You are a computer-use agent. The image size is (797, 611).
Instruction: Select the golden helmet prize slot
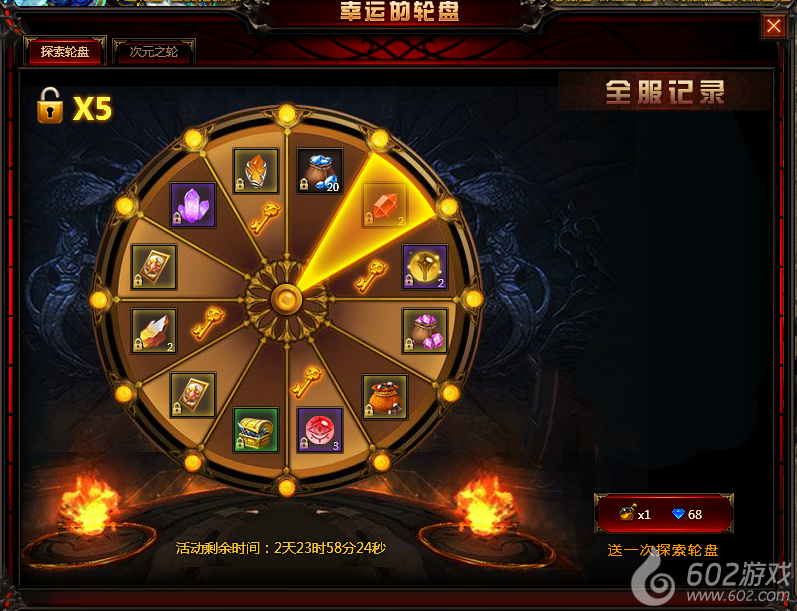424,267
